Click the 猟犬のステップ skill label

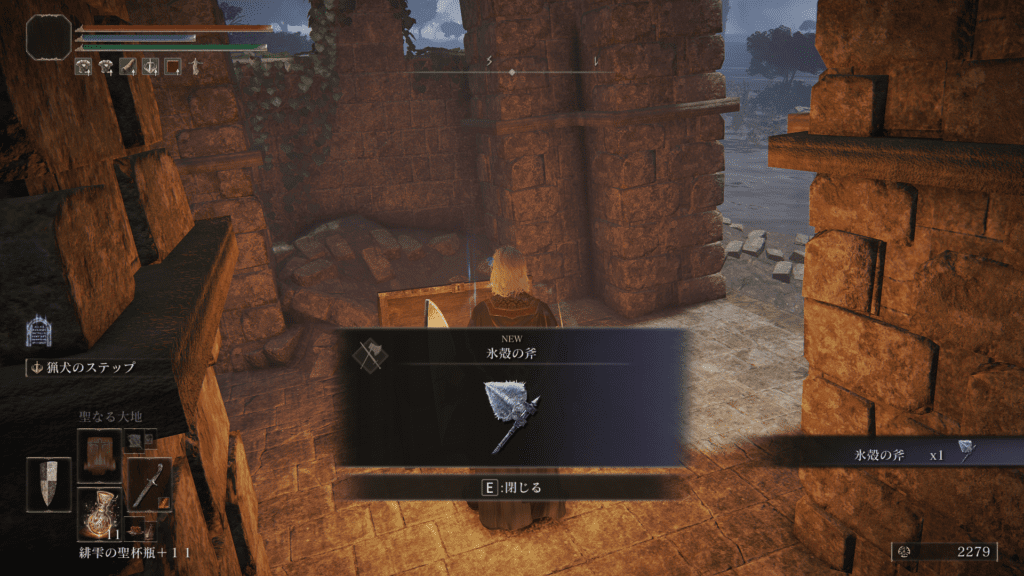[82, 367]
